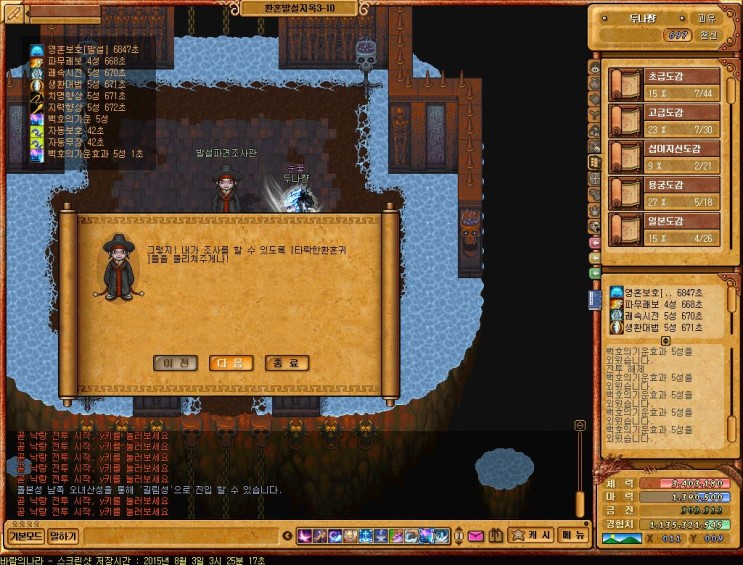This screenshot has height=565, width=743.
Task: Open the 캐시 cash shop
Action: coord(529,535)
